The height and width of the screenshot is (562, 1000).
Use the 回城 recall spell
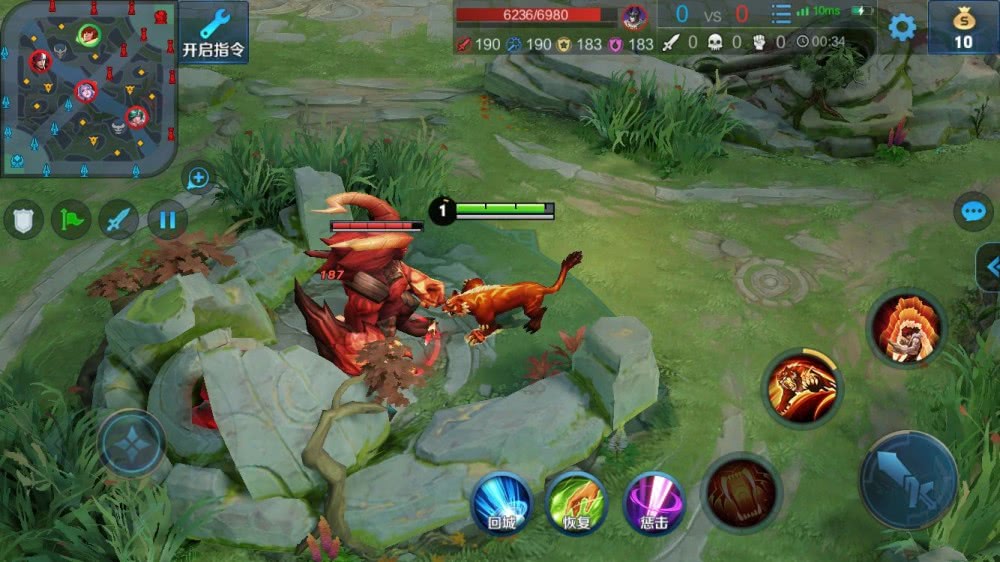501,503
